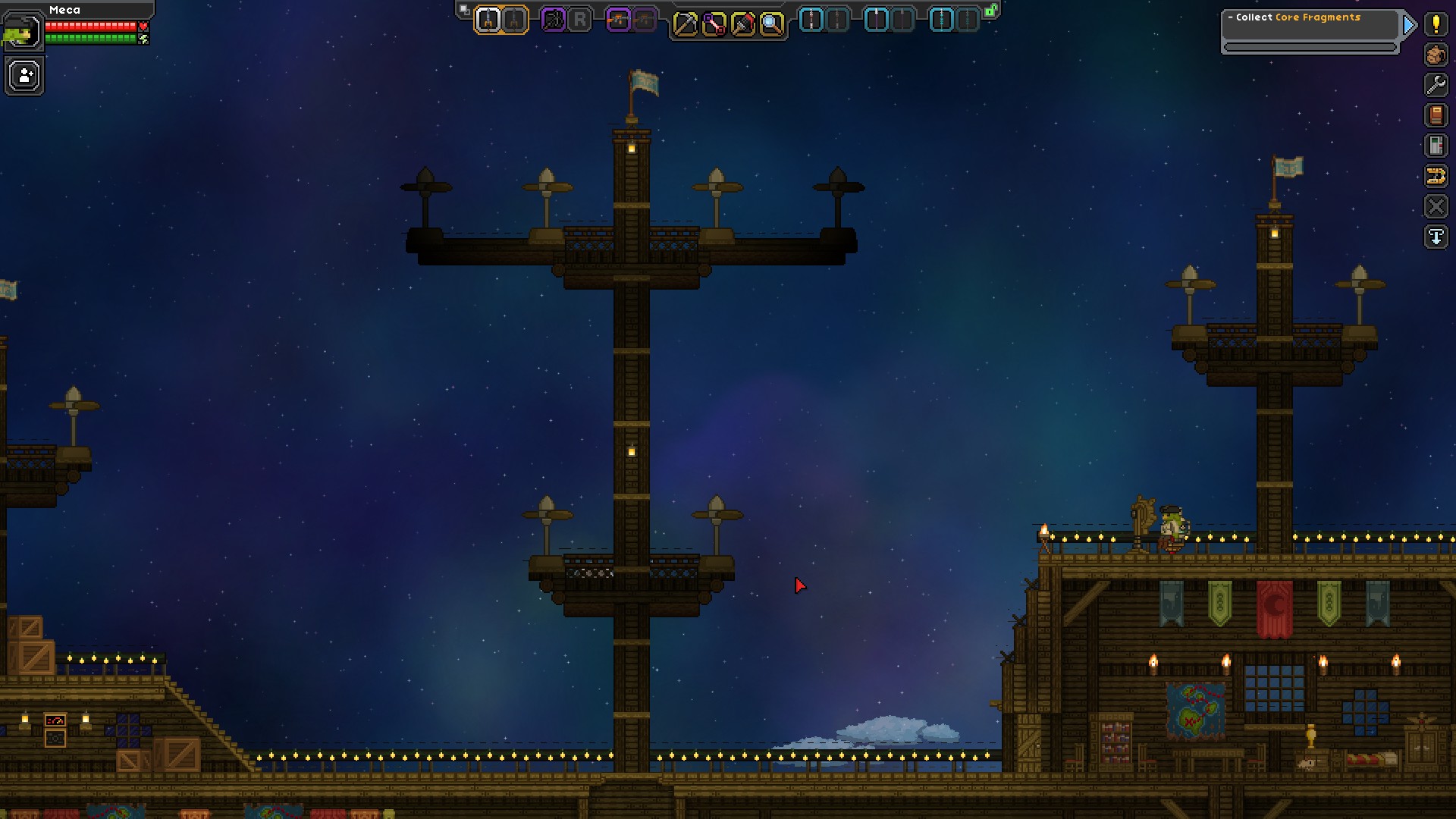Image resolution: width=1456 pixels, height=819 pixels.
Task: Open the tech console icon
Action: [x=1436, y=146]
